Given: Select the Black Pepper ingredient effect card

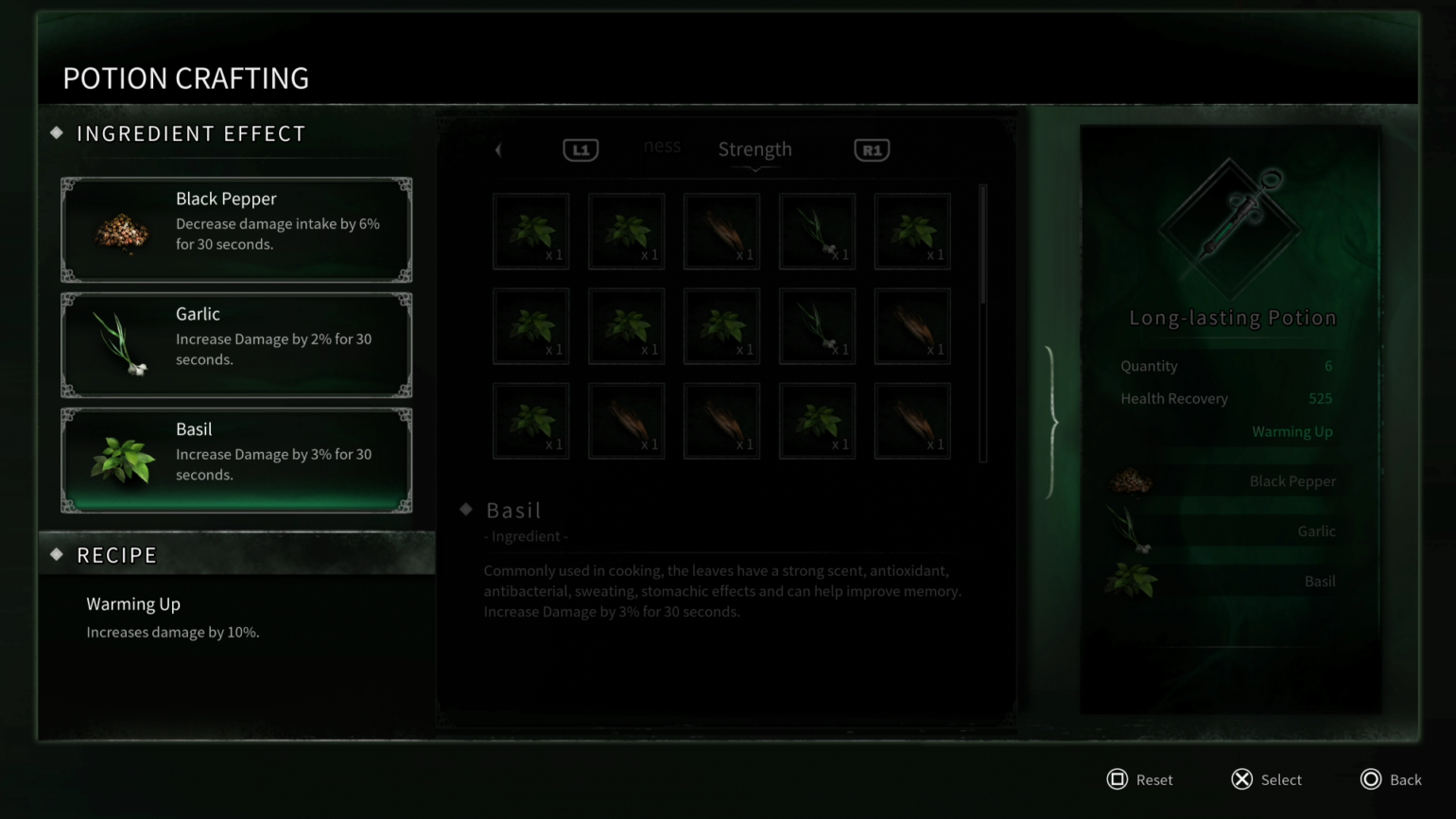Looking at the screenshot, I should coord(235,229).
